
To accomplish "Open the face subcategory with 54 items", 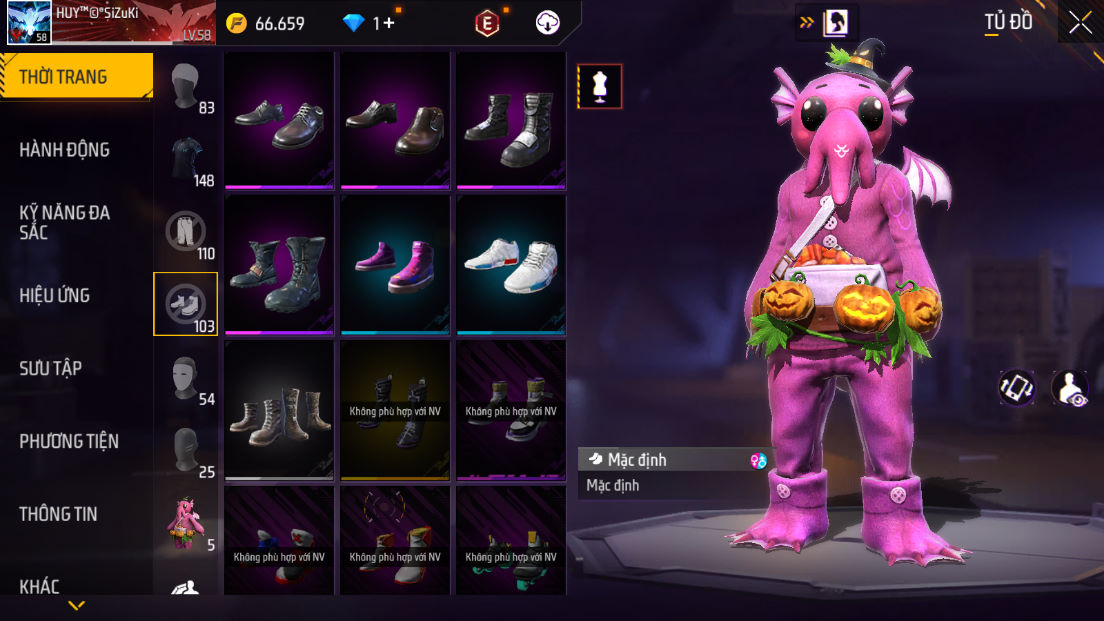I will tap(186, 377).
